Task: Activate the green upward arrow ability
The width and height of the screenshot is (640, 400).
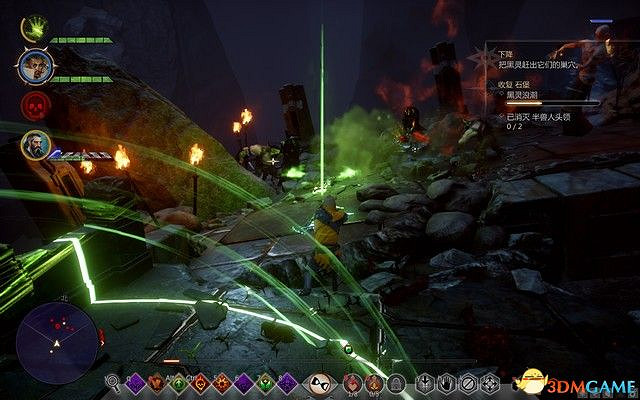Action: click(x=177, y=382)
